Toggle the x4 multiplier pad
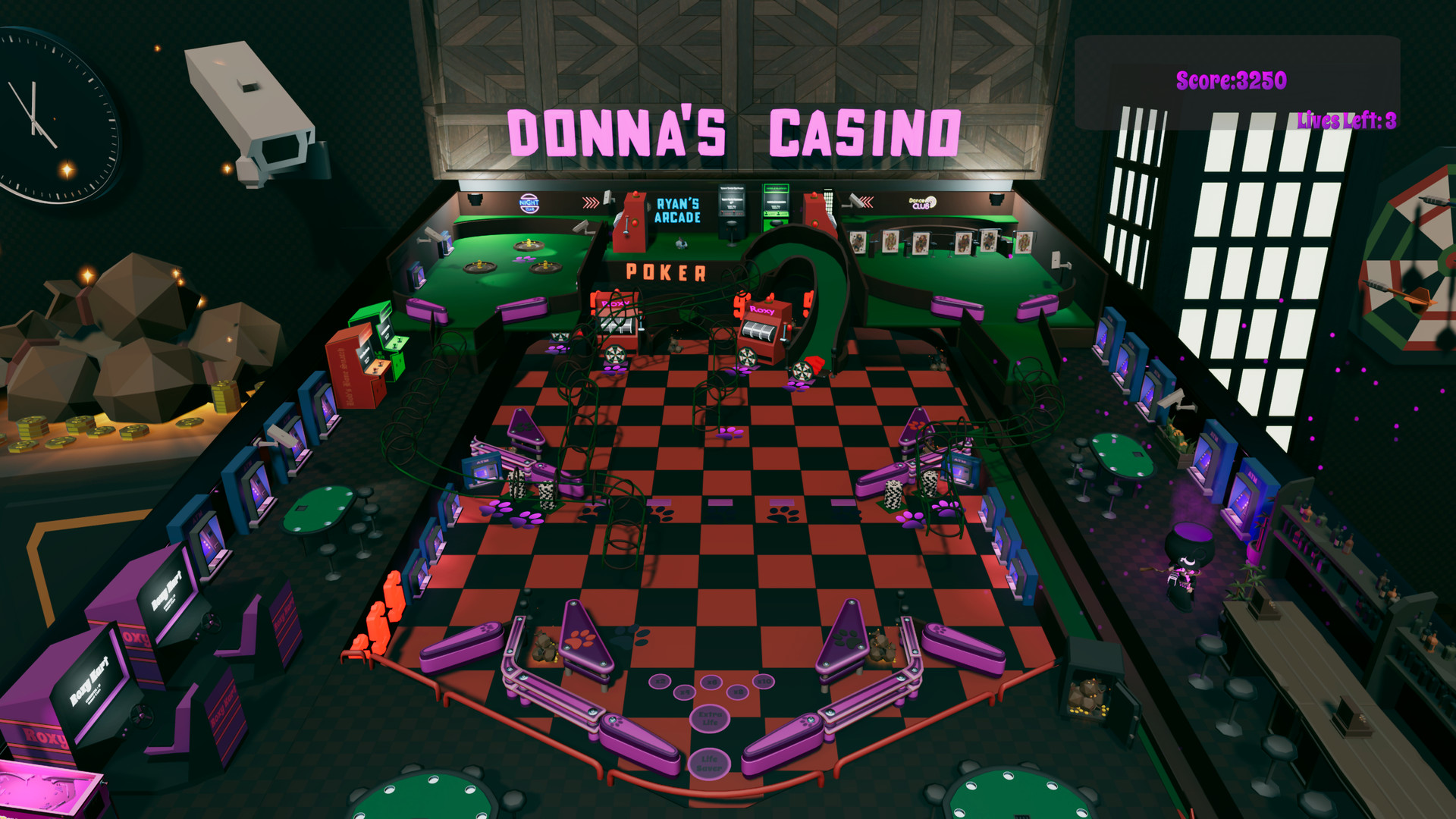This screenshot has width=1456, height=819. [684, 692]
